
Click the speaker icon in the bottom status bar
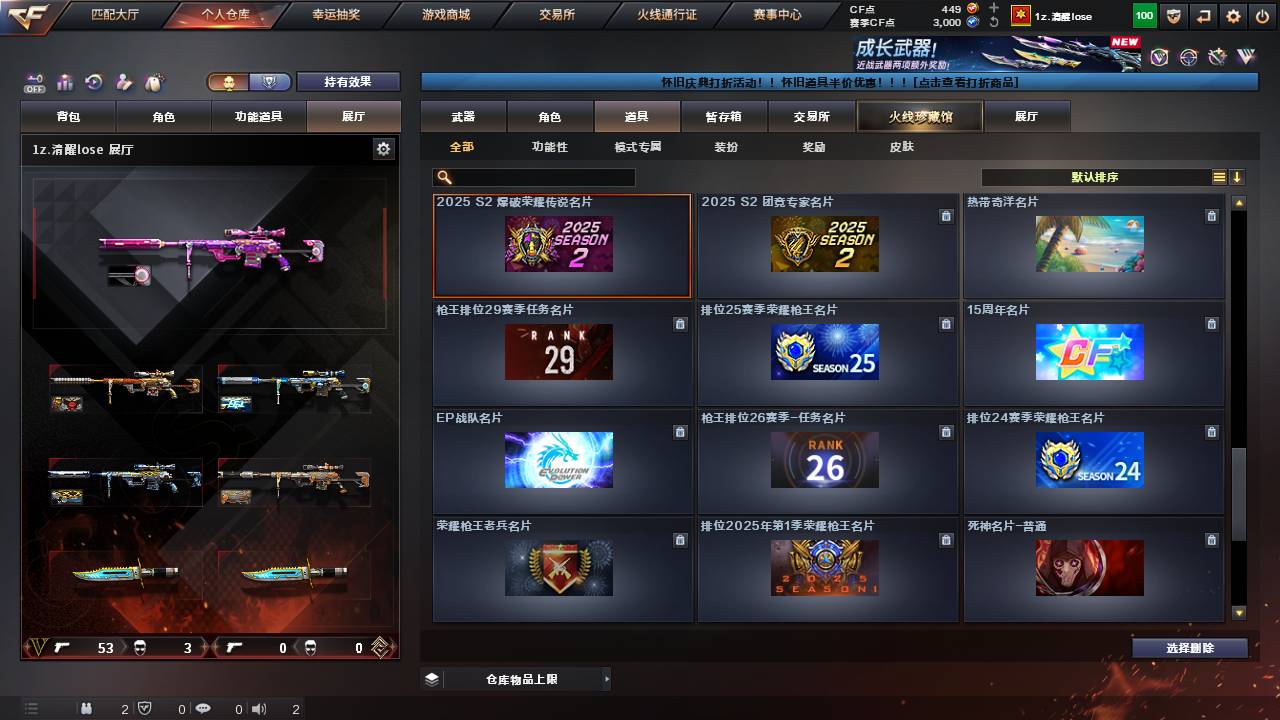pos(259,709)
